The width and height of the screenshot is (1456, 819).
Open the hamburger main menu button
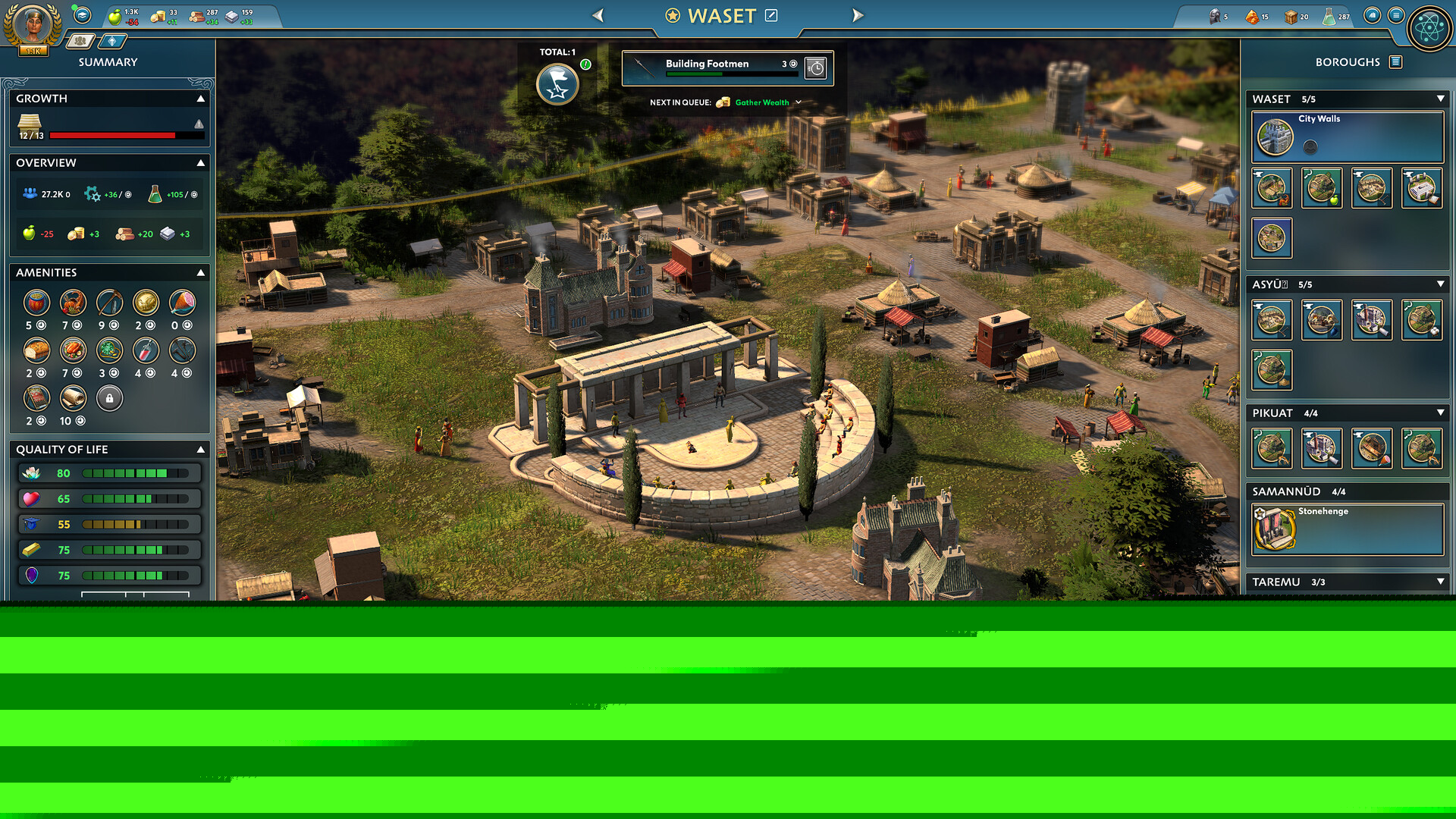point(1396,15)
